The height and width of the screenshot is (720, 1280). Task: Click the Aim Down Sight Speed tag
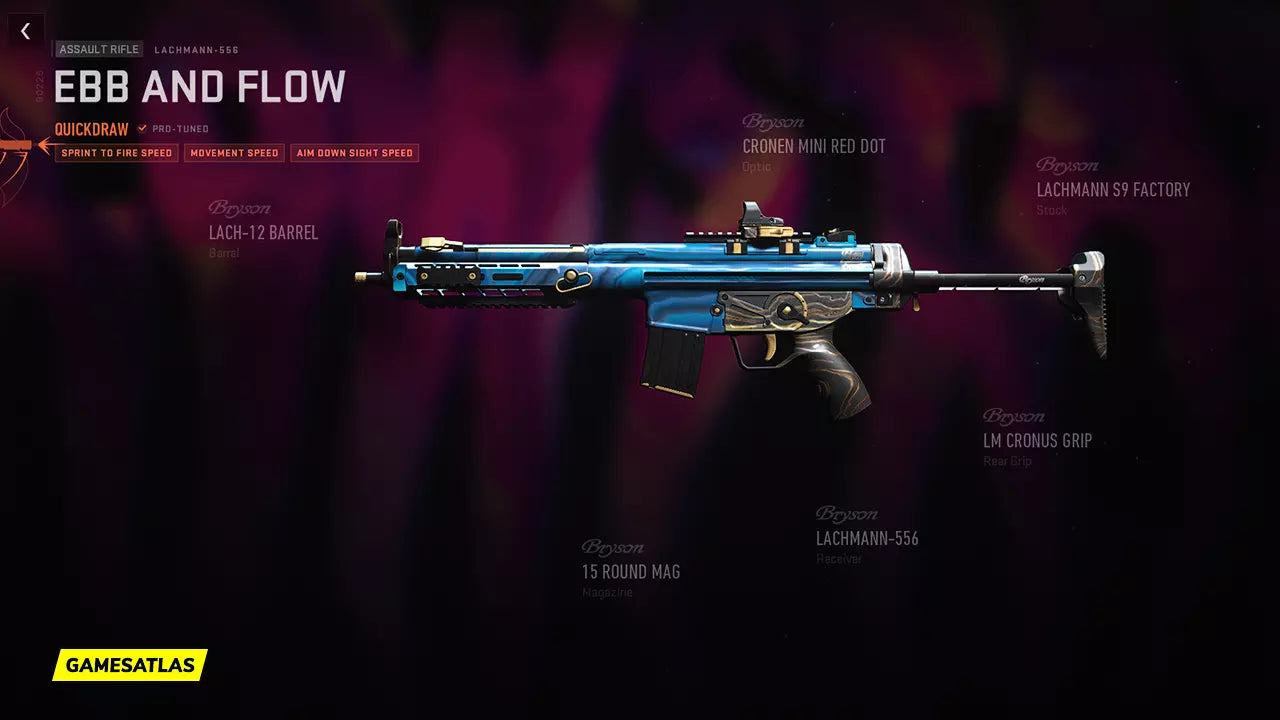pyautogui.click(x=355, y=153)
